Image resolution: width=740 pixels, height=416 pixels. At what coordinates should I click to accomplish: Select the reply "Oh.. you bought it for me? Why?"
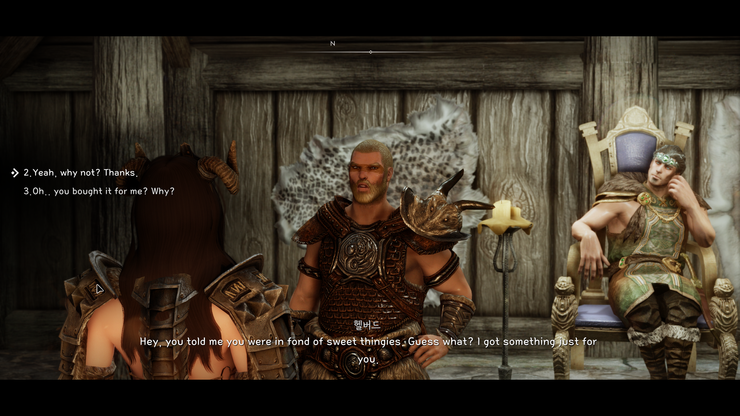99,191
